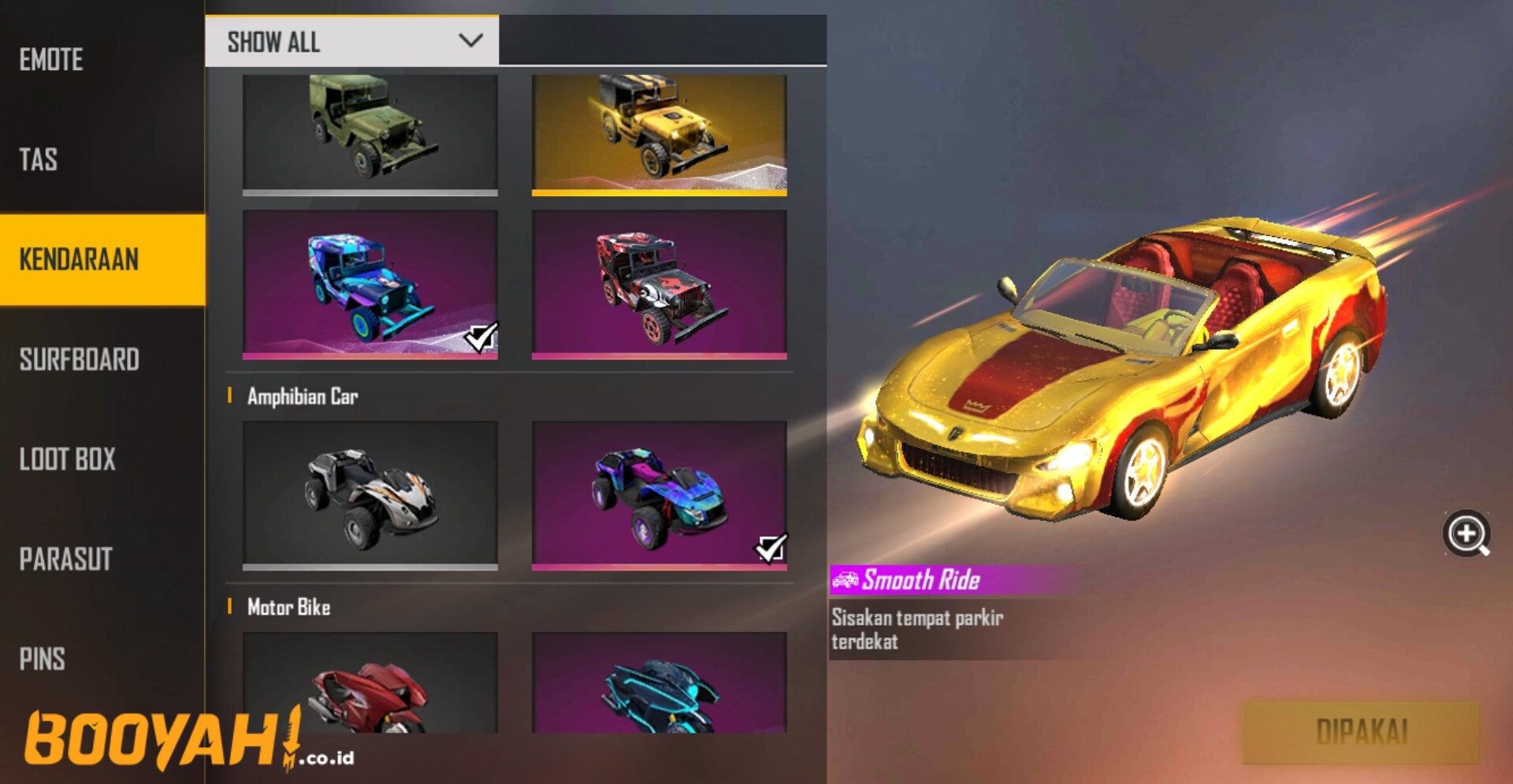Viewport: 1513px width, 784px height.
Task: Toggle the checkmark on the blue purple jeep
Action: point(481,337)
